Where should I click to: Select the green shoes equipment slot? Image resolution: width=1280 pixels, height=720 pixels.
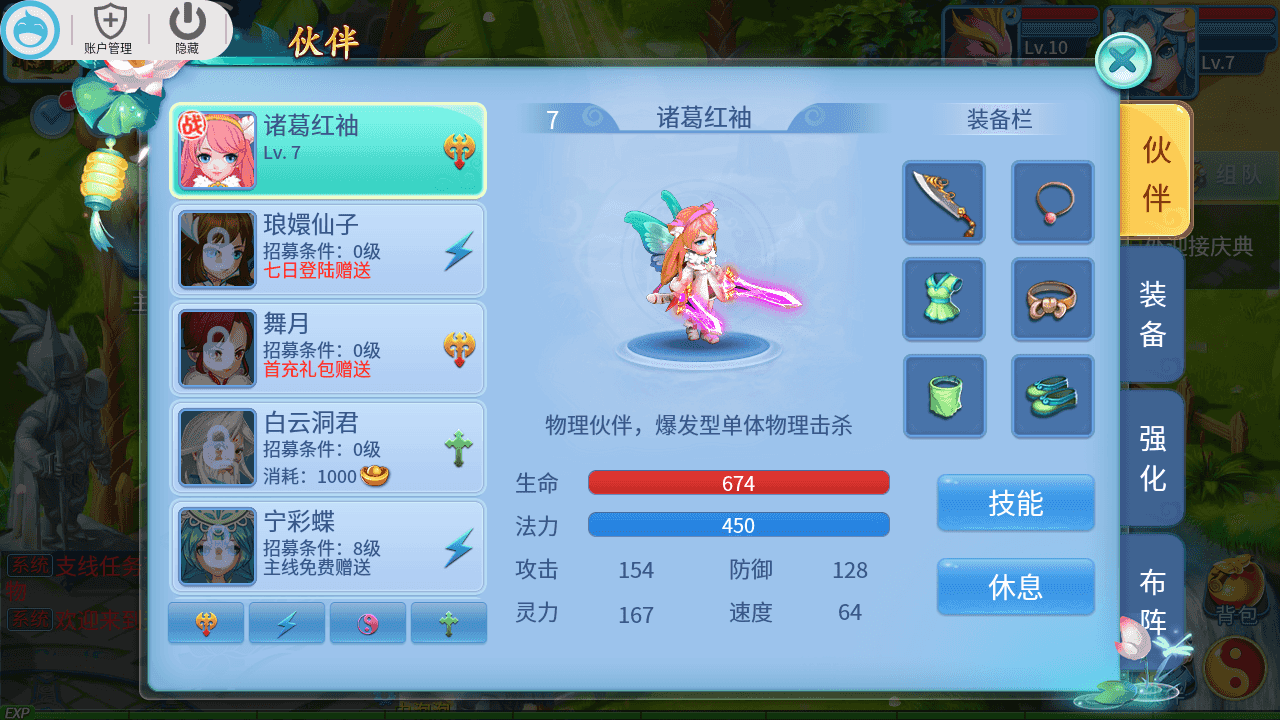[1052, 396]
